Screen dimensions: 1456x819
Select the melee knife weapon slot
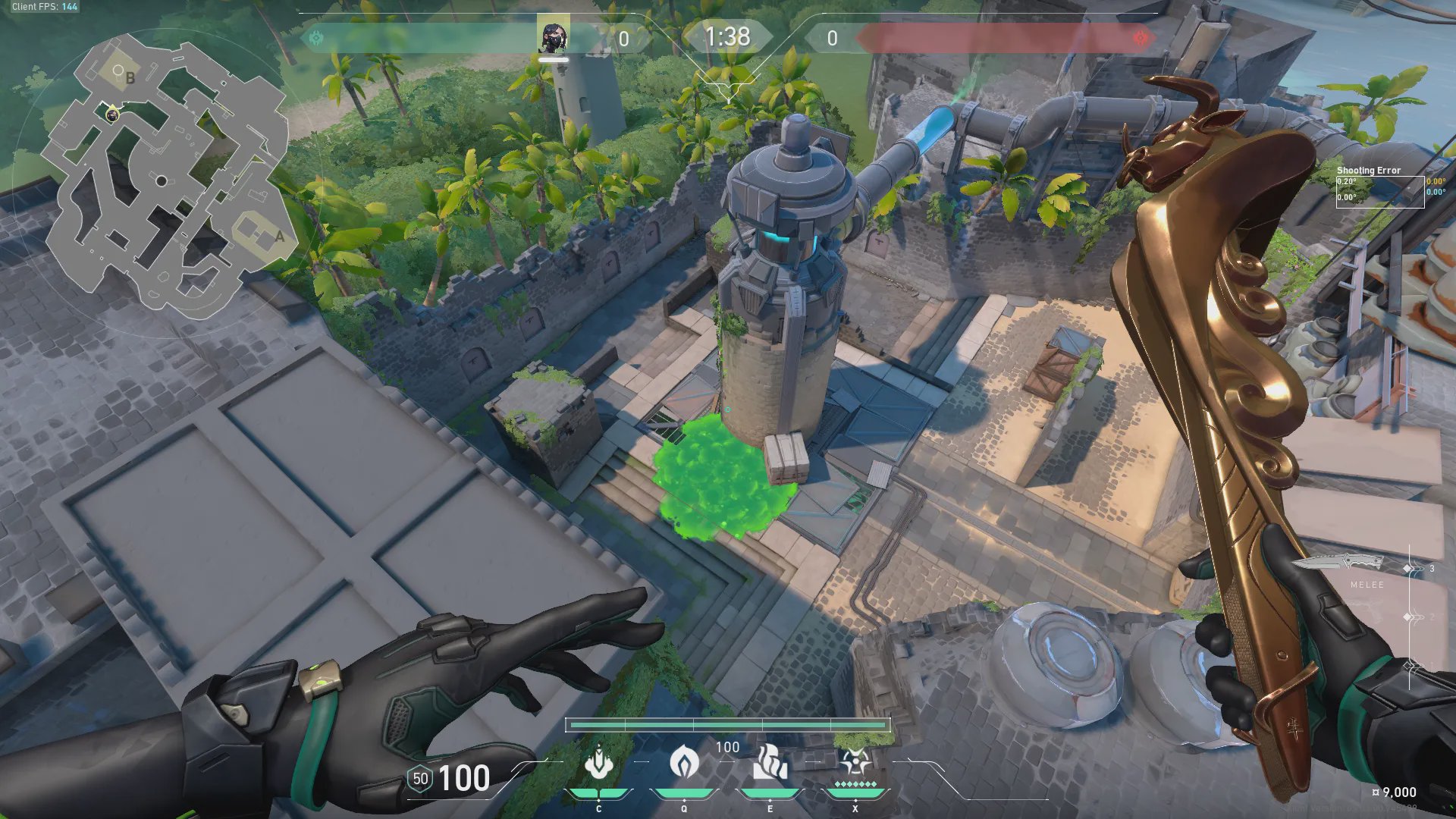coord(1338,563)
